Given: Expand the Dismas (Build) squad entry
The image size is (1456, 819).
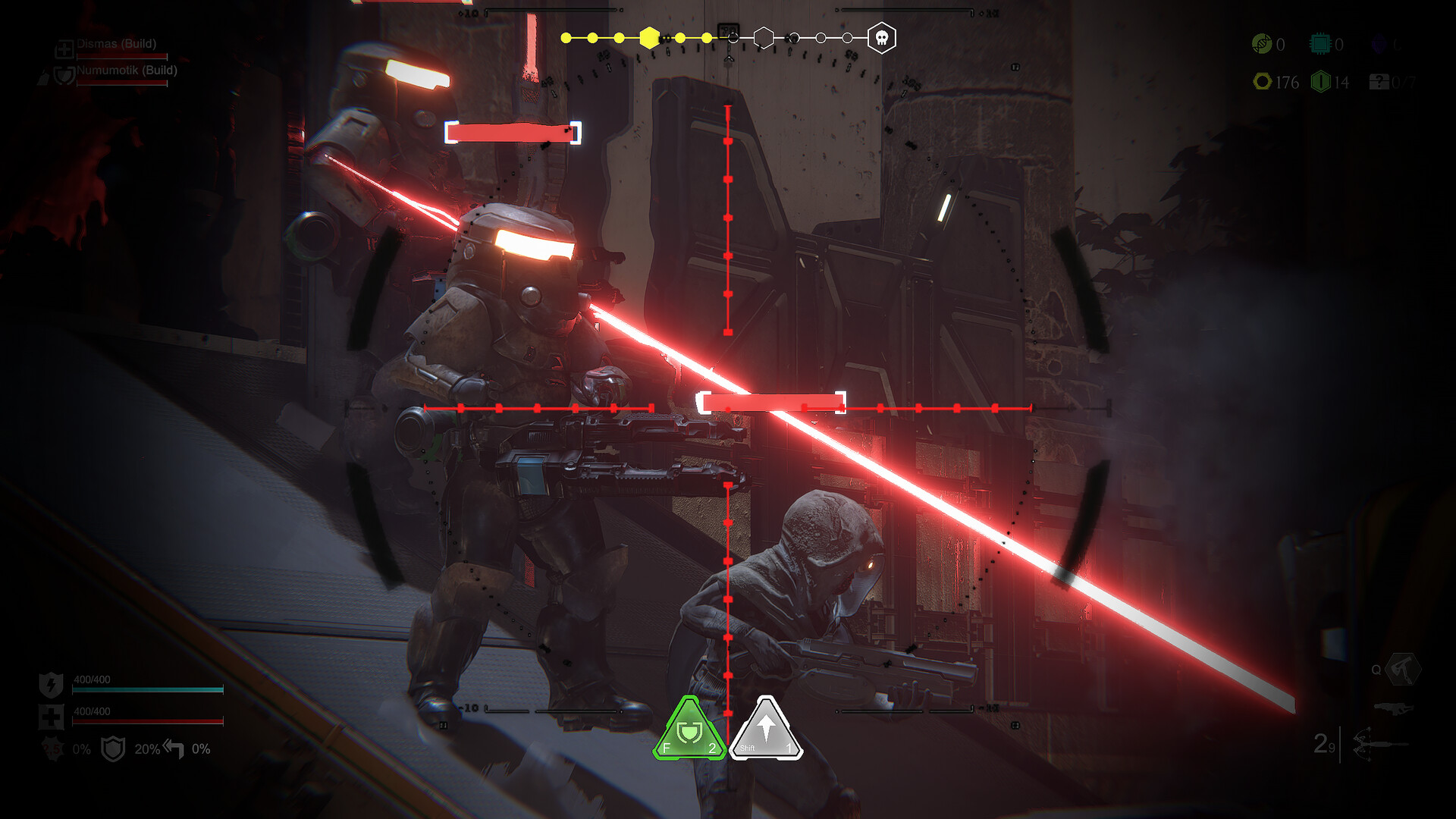Looking at the screenshot, I should pos(118,43).
